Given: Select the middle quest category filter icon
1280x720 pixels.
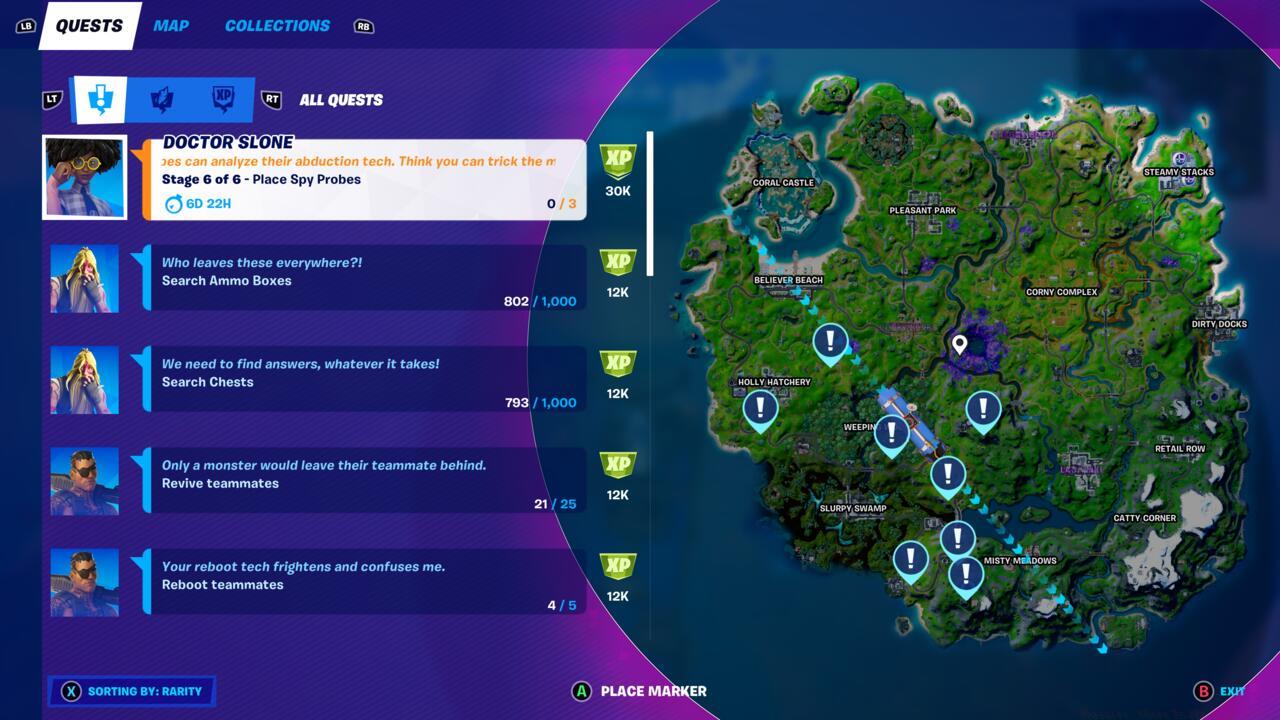Looking at the screenshot, I should [160, 99].
